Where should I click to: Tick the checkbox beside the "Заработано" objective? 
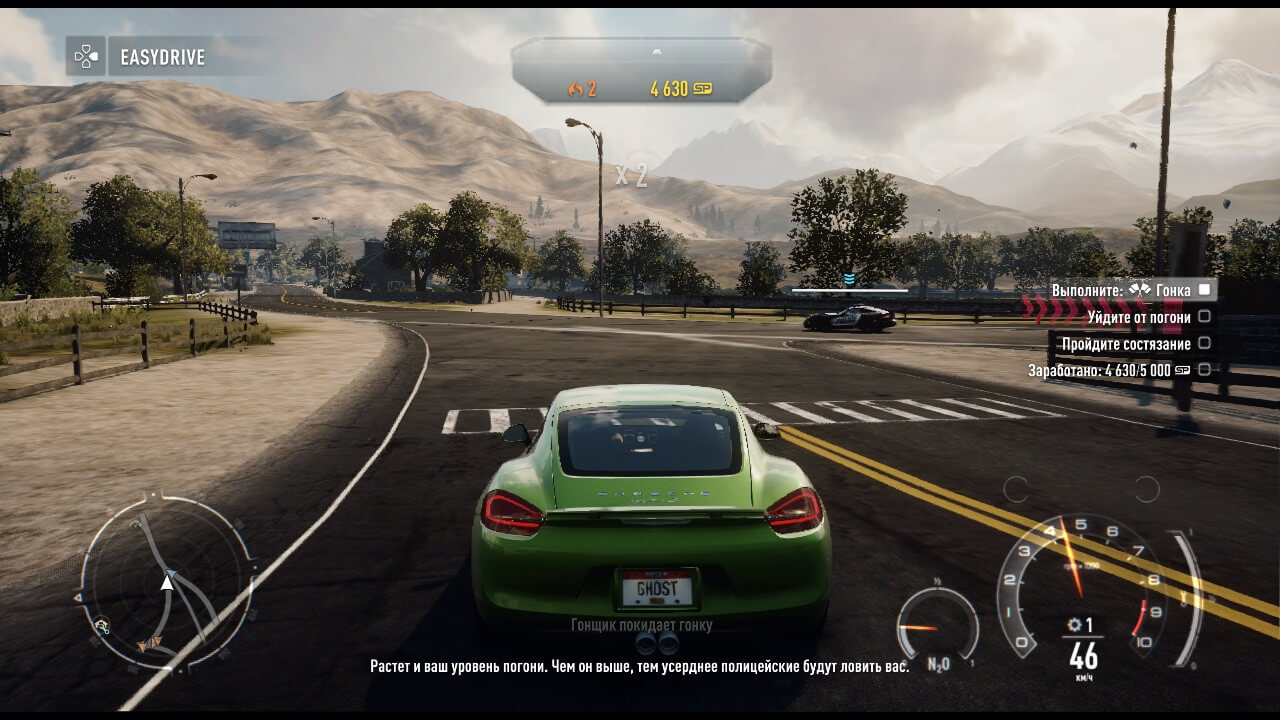pos(1204,370)
